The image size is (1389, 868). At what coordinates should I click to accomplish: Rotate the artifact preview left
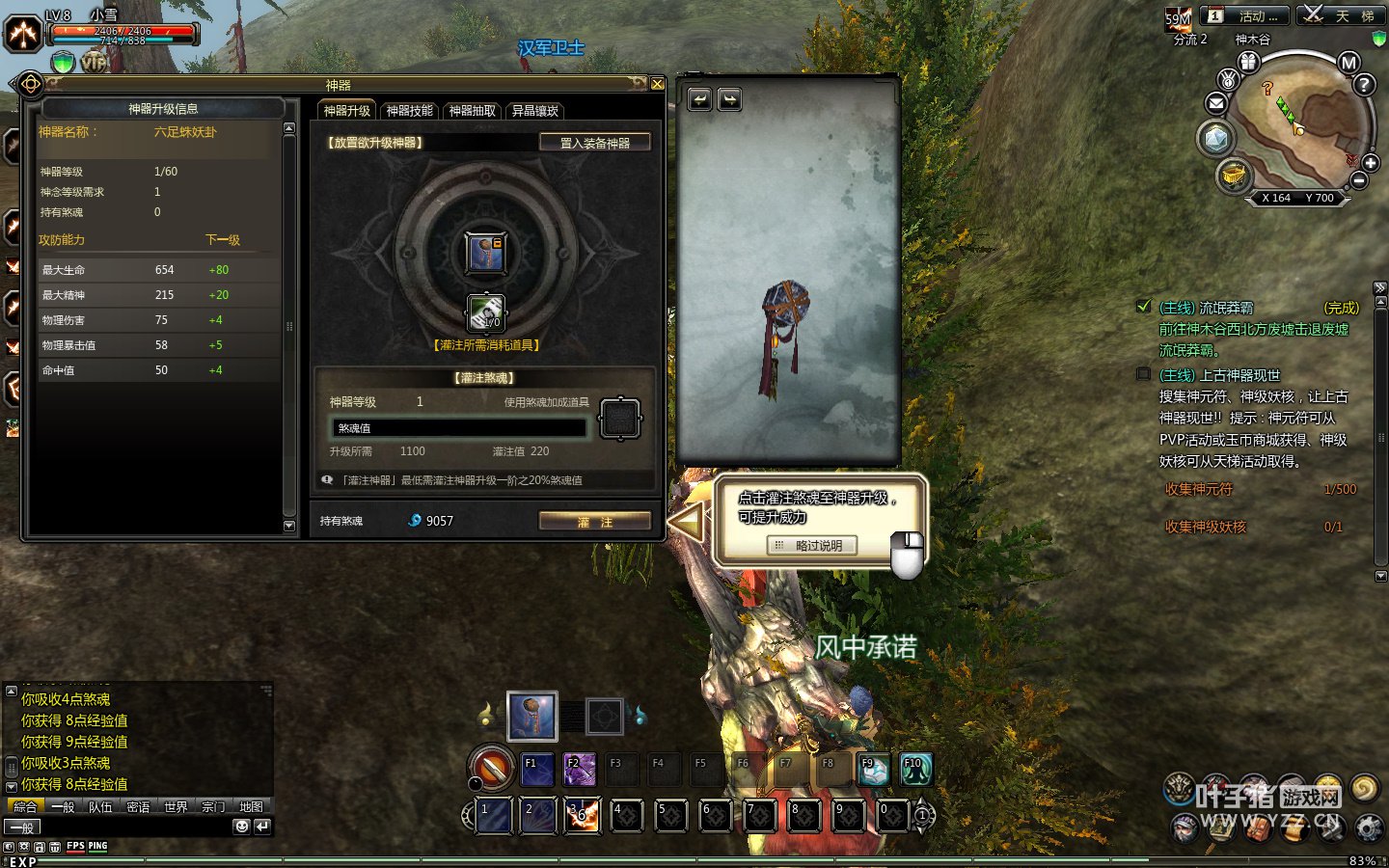699,99
